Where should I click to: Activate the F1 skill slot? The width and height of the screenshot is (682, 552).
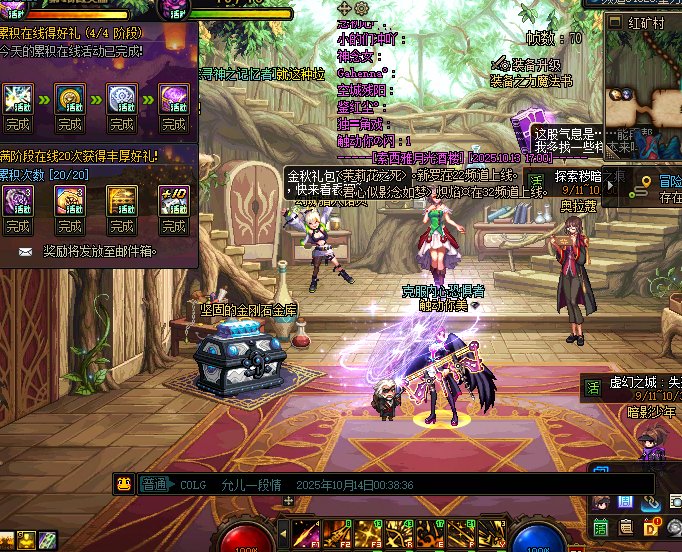tap(306, 531)
